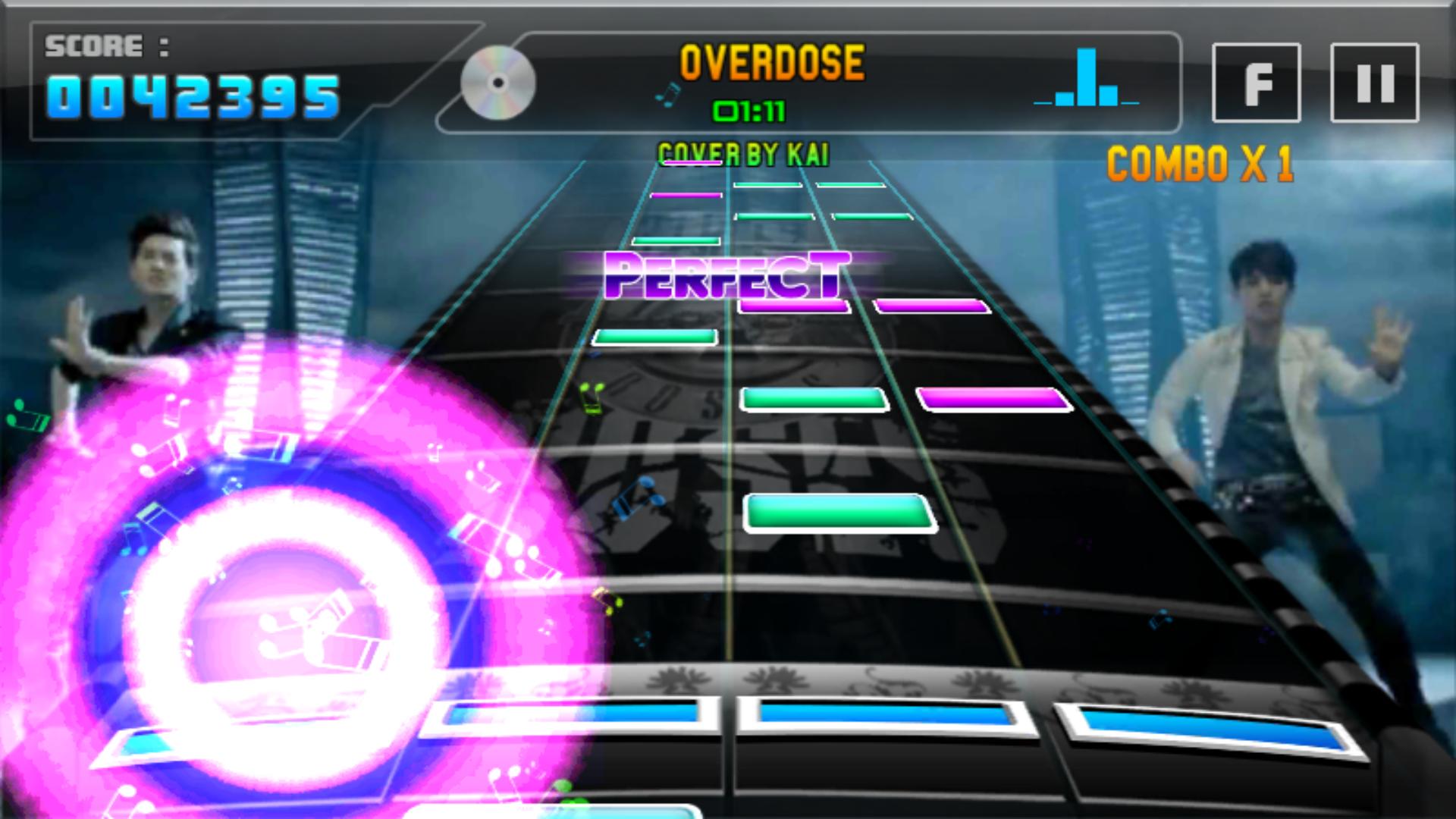Click the OVERDOSE song title

[772, 64]
